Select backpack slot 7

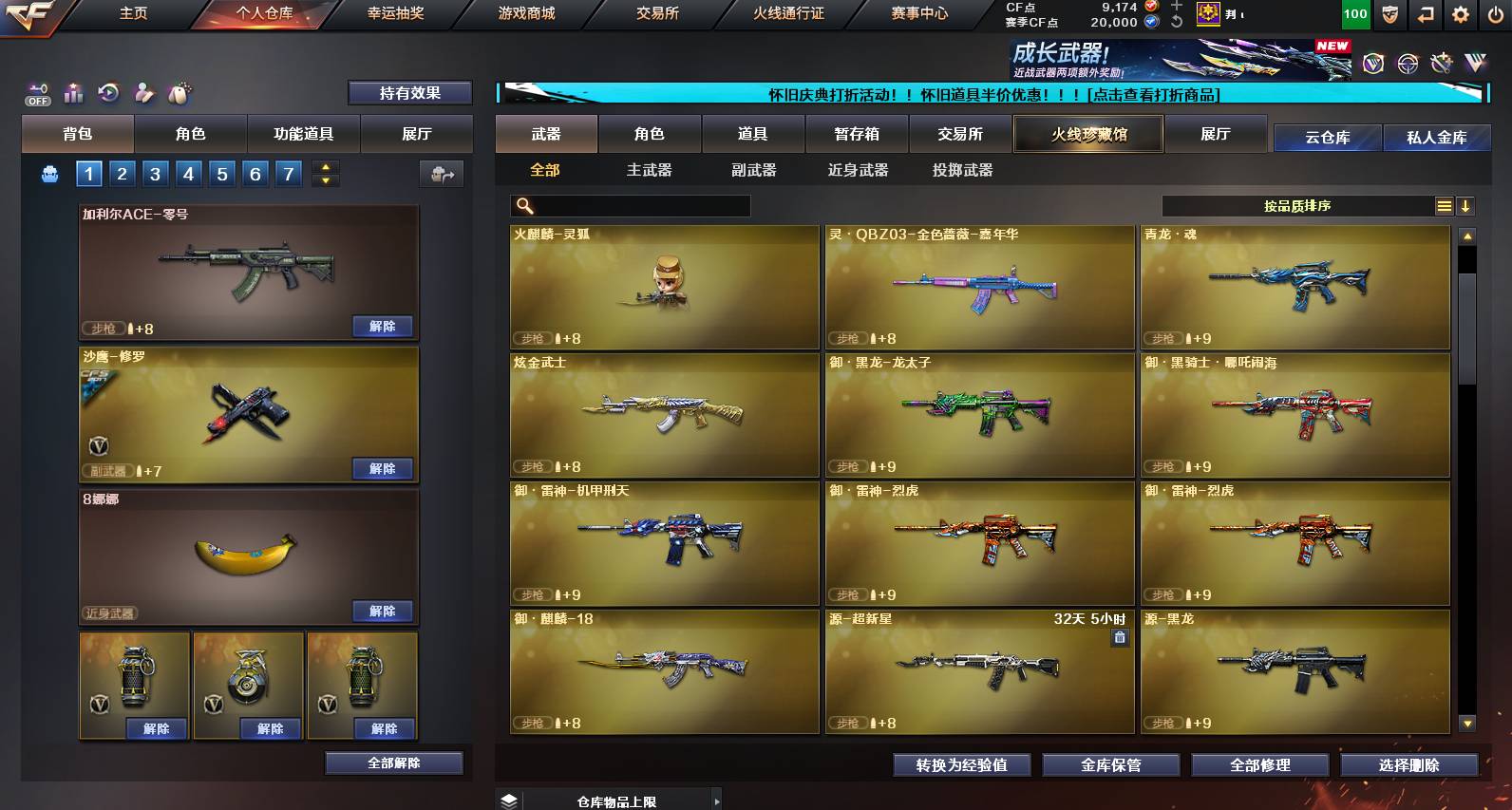point(287,174)
